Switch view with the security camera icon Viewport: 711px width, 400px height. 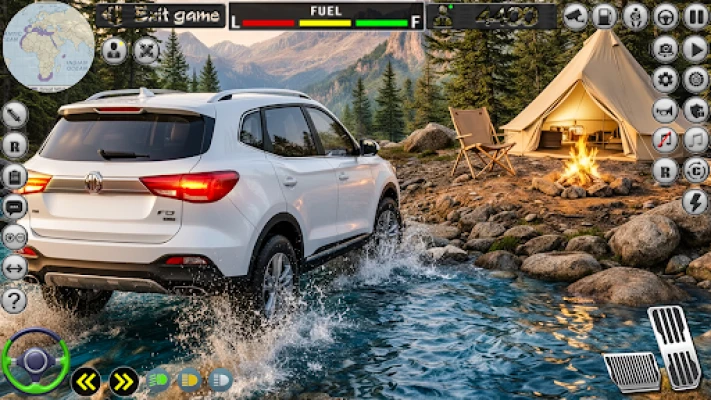575,16
